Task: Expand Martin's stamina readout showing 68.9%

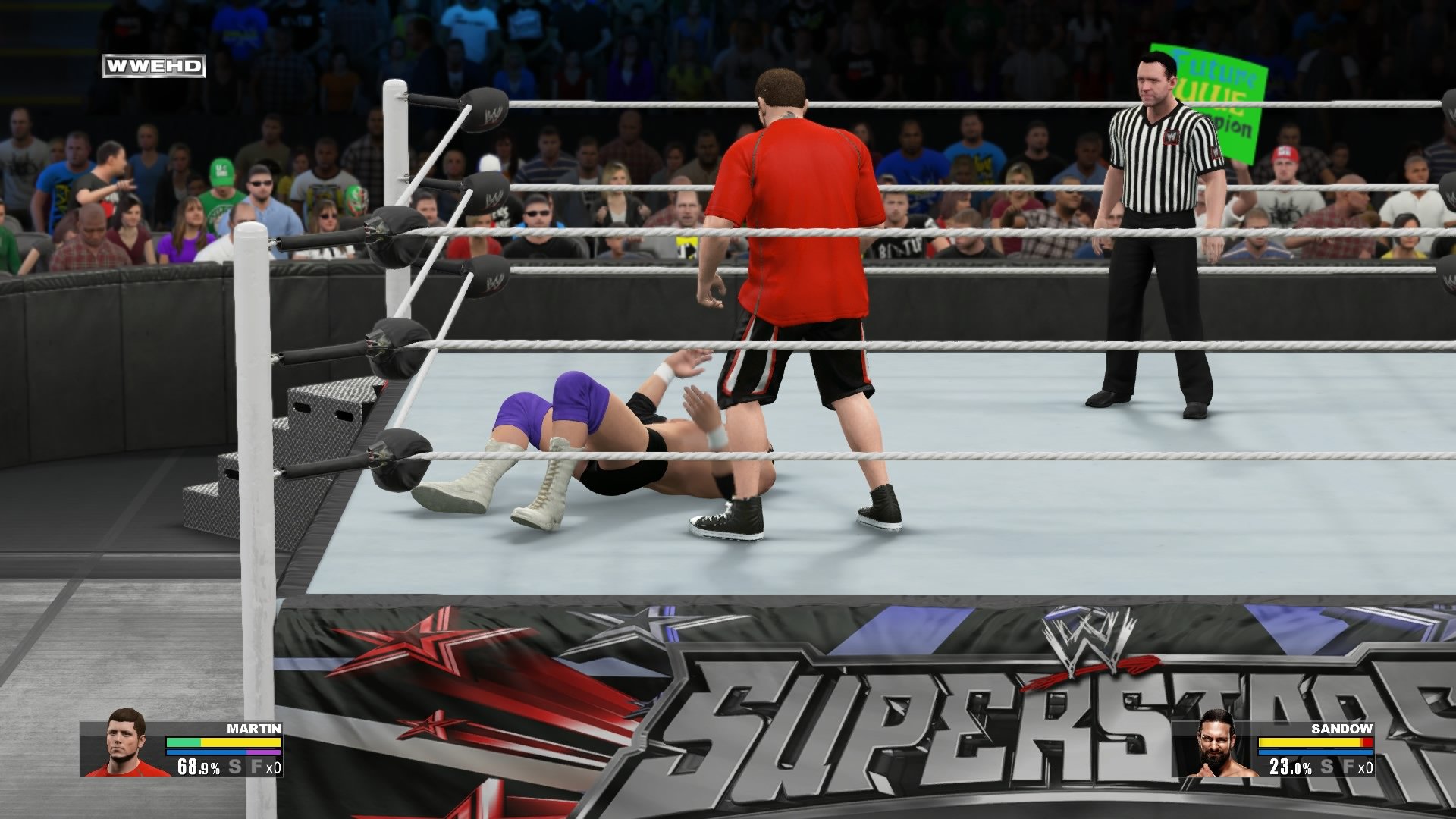Action: (x=199, y=766)
